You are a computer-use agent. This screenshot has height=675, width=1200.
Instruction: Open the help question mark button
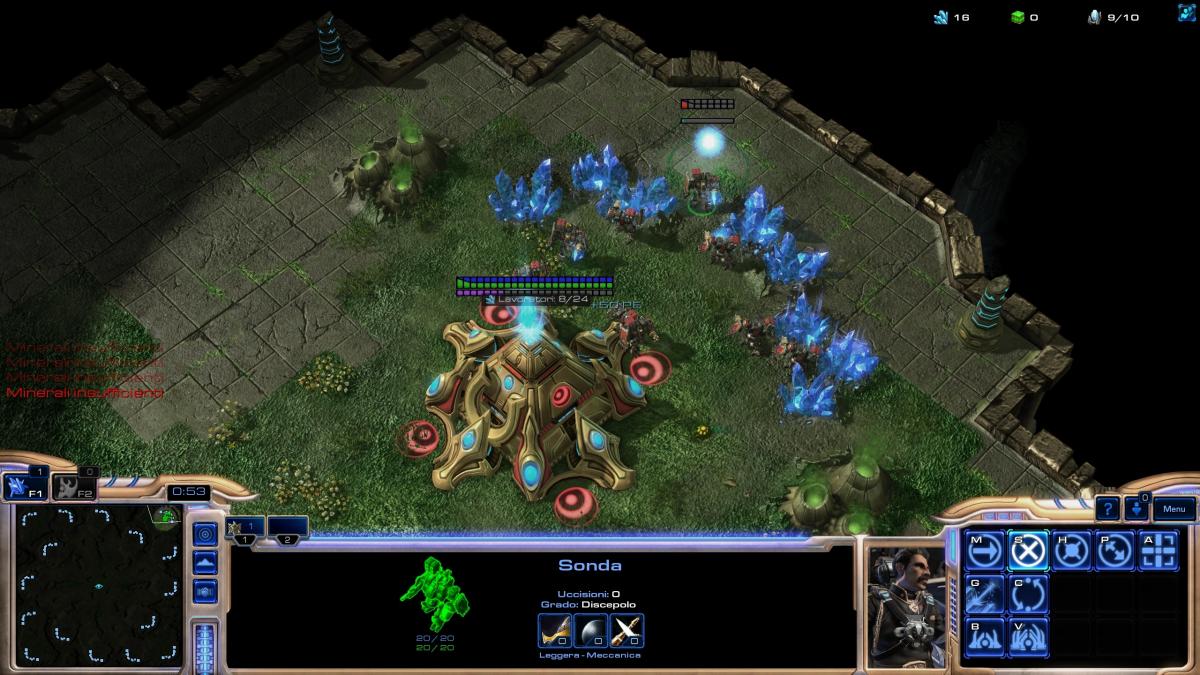1107,508
